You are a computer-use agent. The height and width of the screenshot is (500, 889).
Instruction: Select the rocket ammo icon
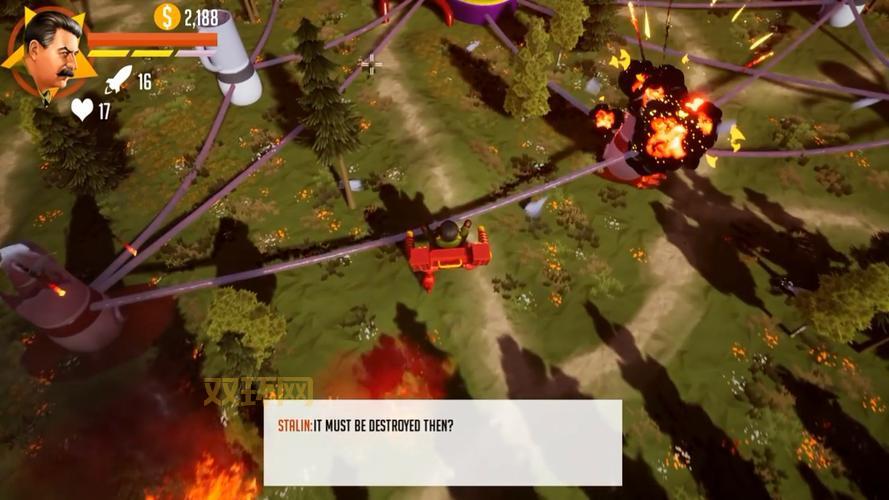(x=117, y=80)
